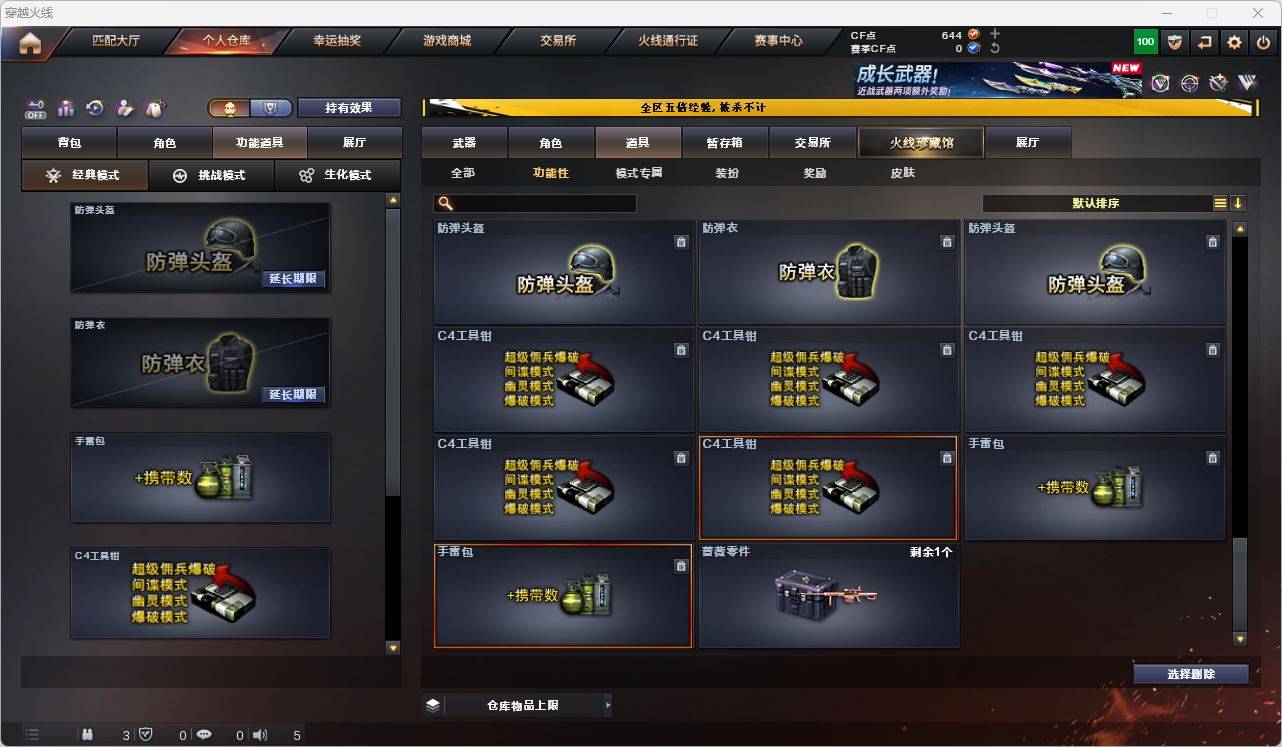This screenshot has width=1282, height=747.
Task: Click the green 100 level indicator
Action: (x=1143, y=41)
